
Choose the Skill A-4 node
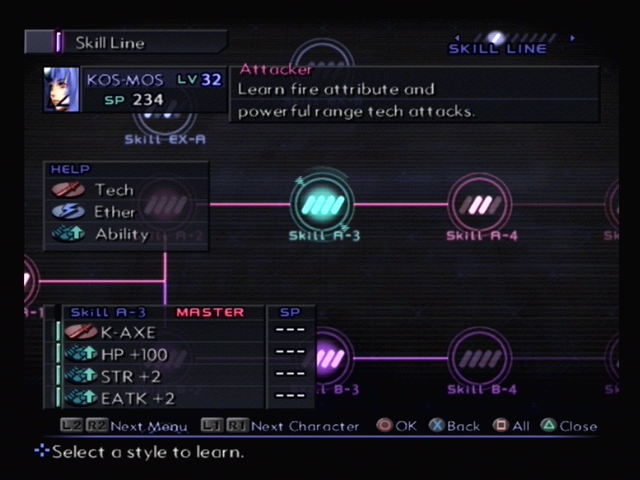480,204
